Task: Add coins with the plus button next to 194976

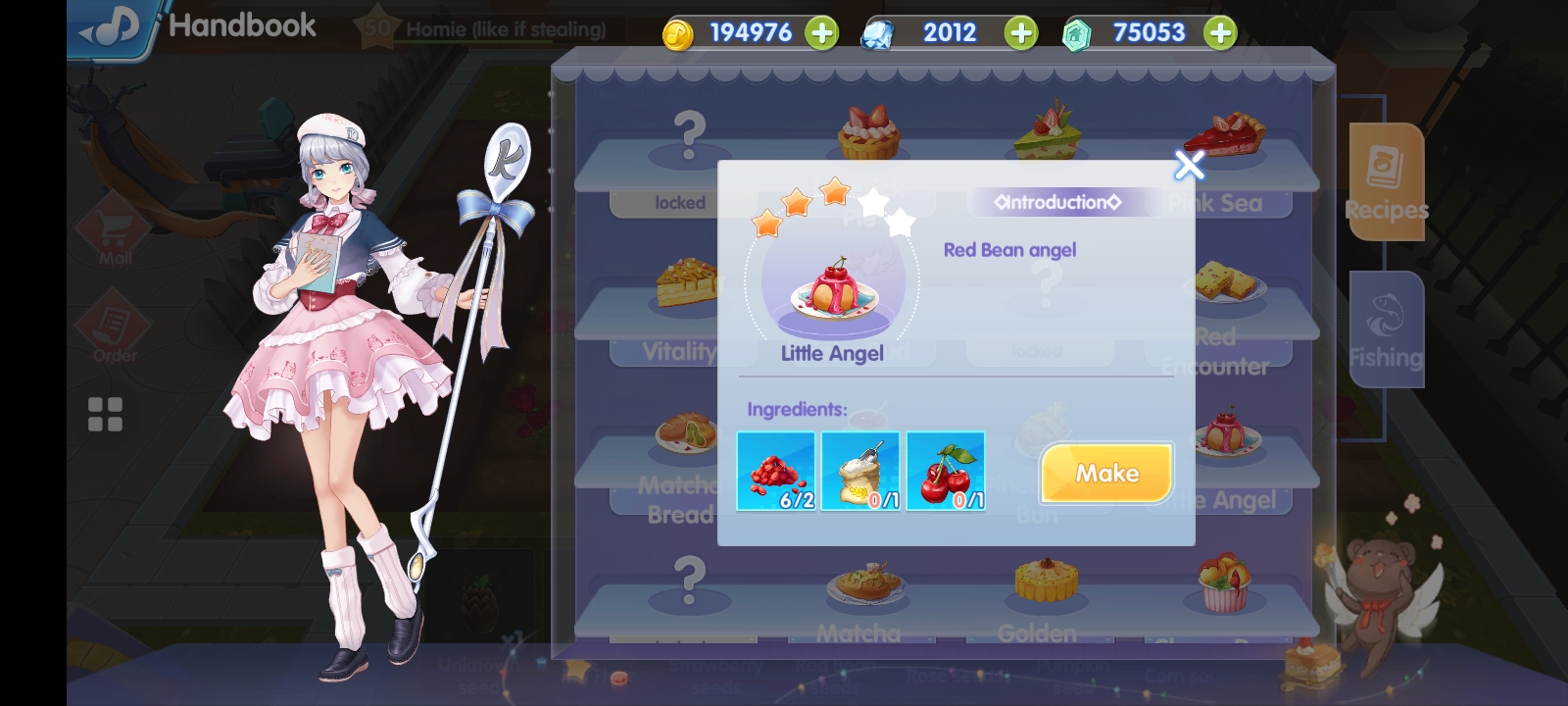Action: pos(819,32)
